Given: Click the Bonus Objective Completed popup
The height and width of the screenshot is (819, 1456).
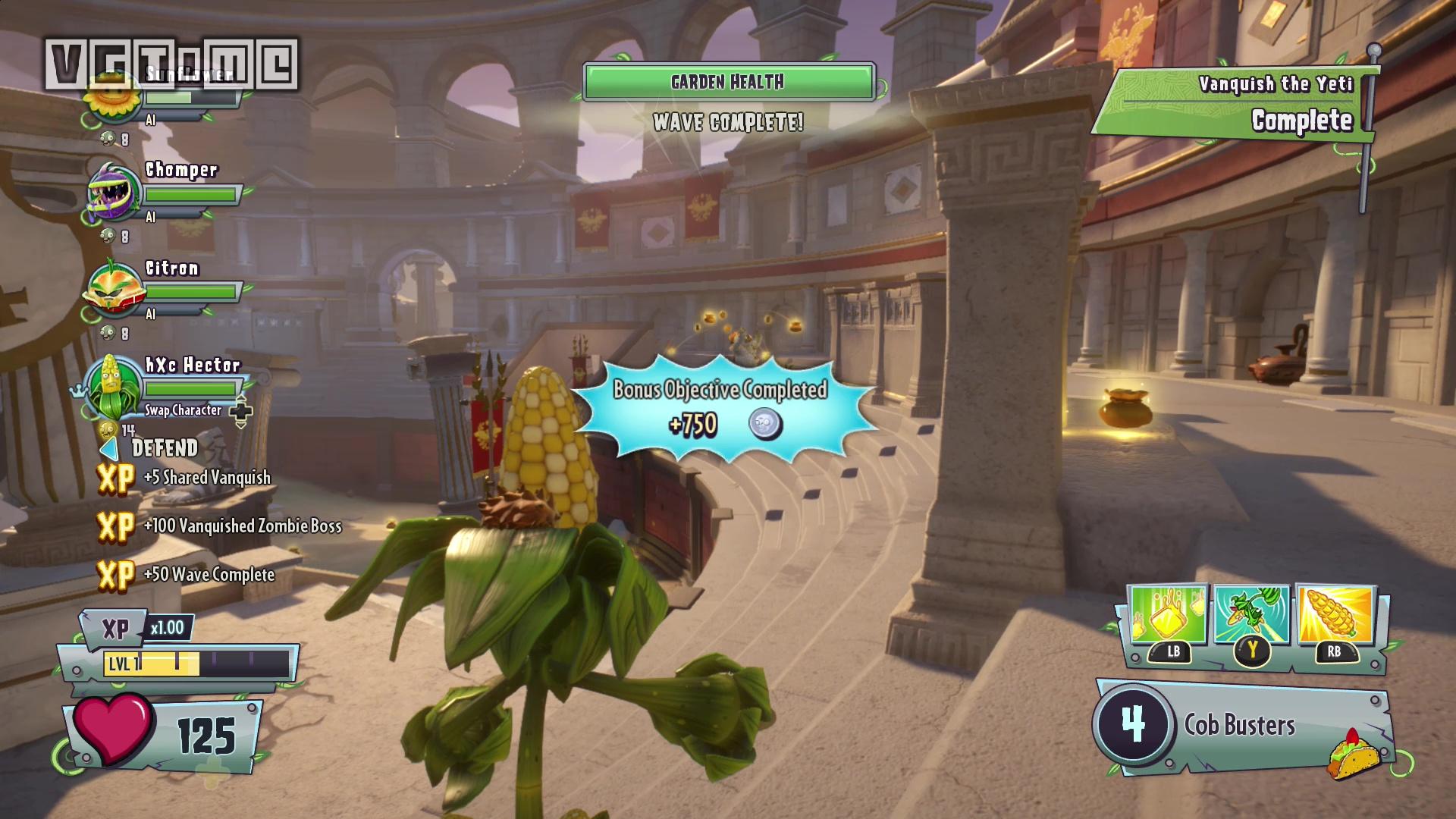Looking at the screenshot, I should coord(720,407).
